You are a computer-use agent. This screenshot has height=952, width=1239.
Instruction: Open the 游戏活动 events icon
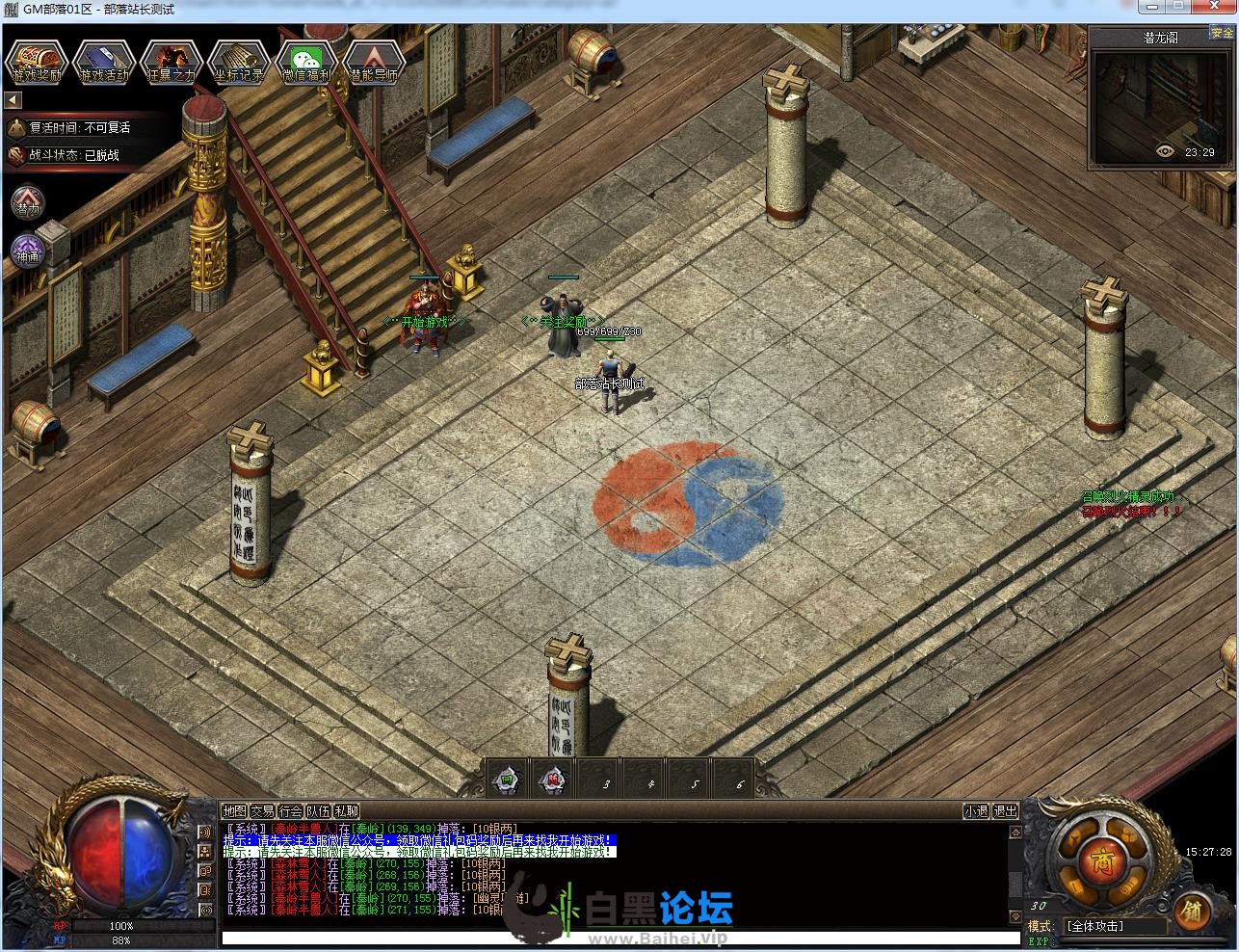[104, 62]
